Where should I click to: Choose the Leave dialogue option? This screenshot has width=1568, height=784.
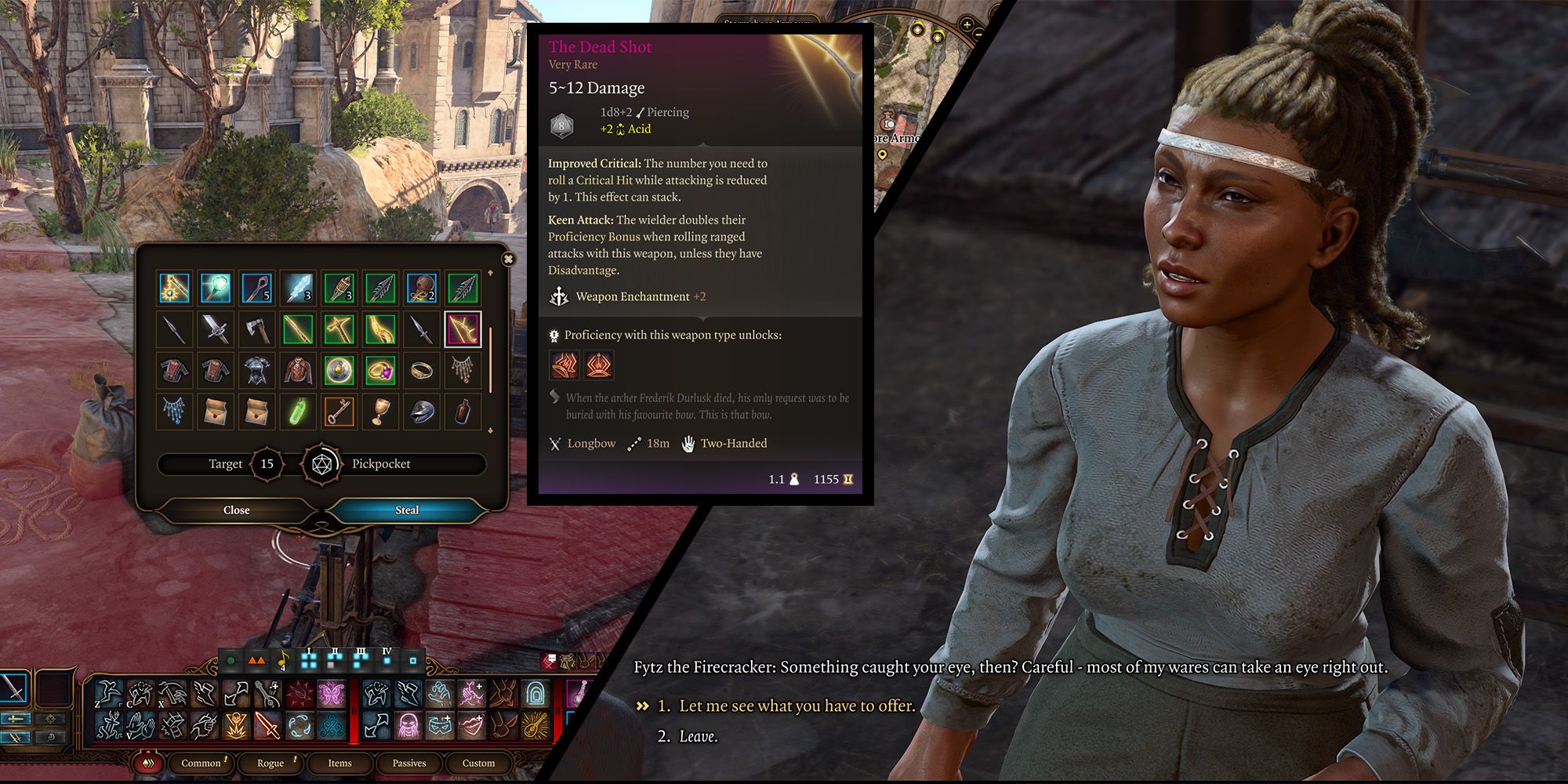click(698, 736)
